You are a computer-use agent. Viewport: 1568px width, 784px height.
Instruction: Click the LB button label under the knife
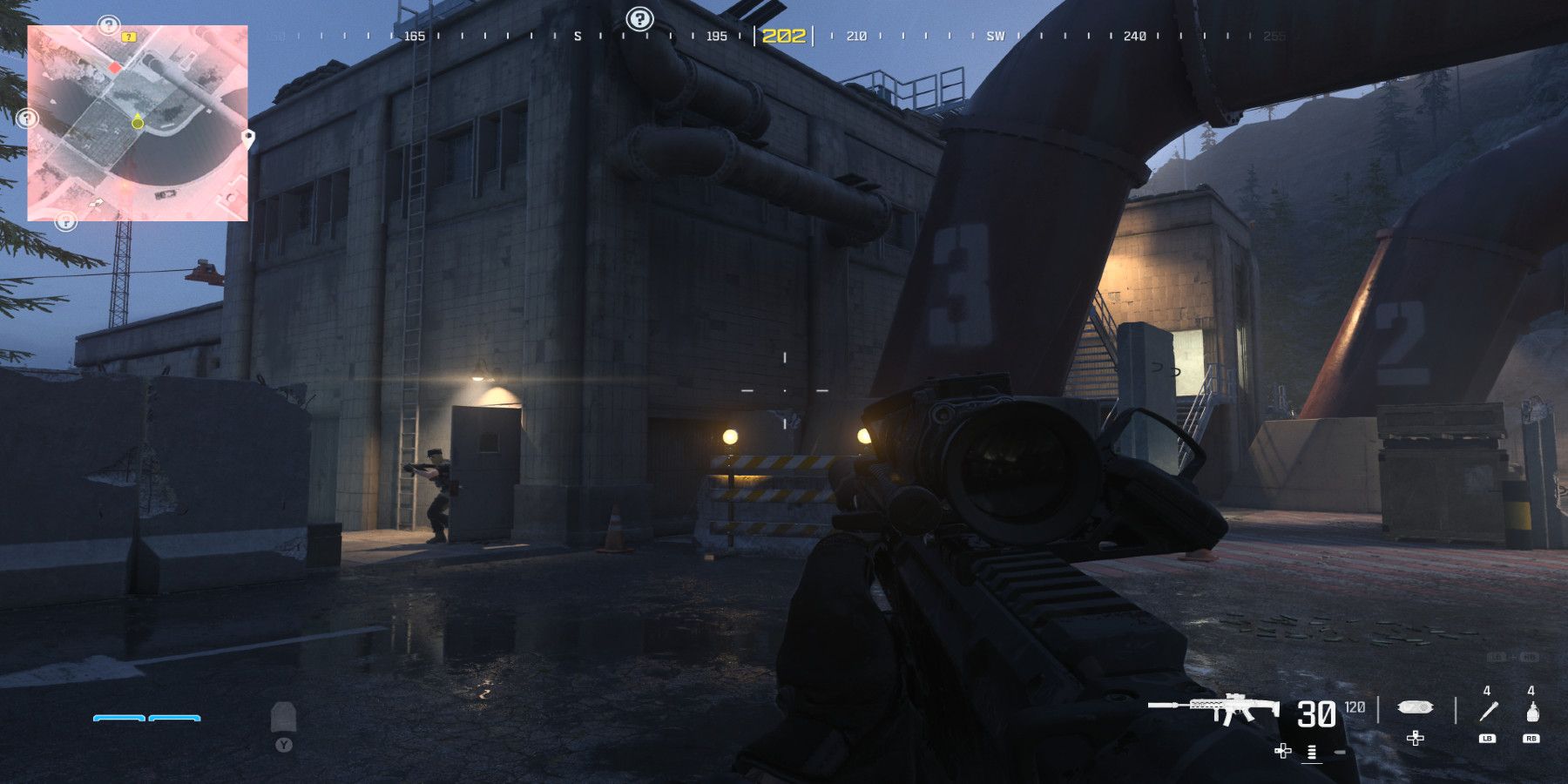click(x=1487, y=738)
